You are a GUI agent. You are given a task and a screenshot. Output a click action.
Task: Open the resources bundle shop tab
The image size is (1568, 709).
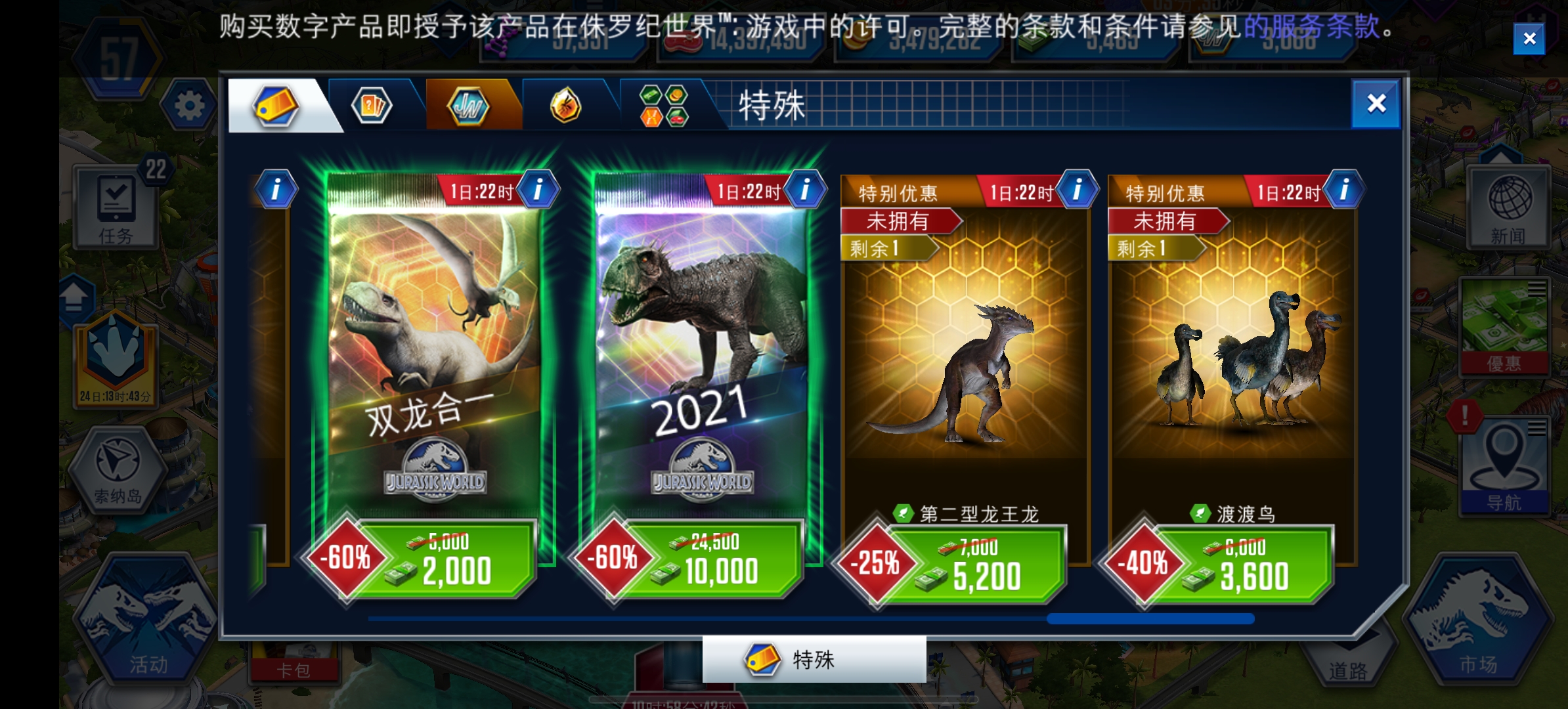point(662,105)
